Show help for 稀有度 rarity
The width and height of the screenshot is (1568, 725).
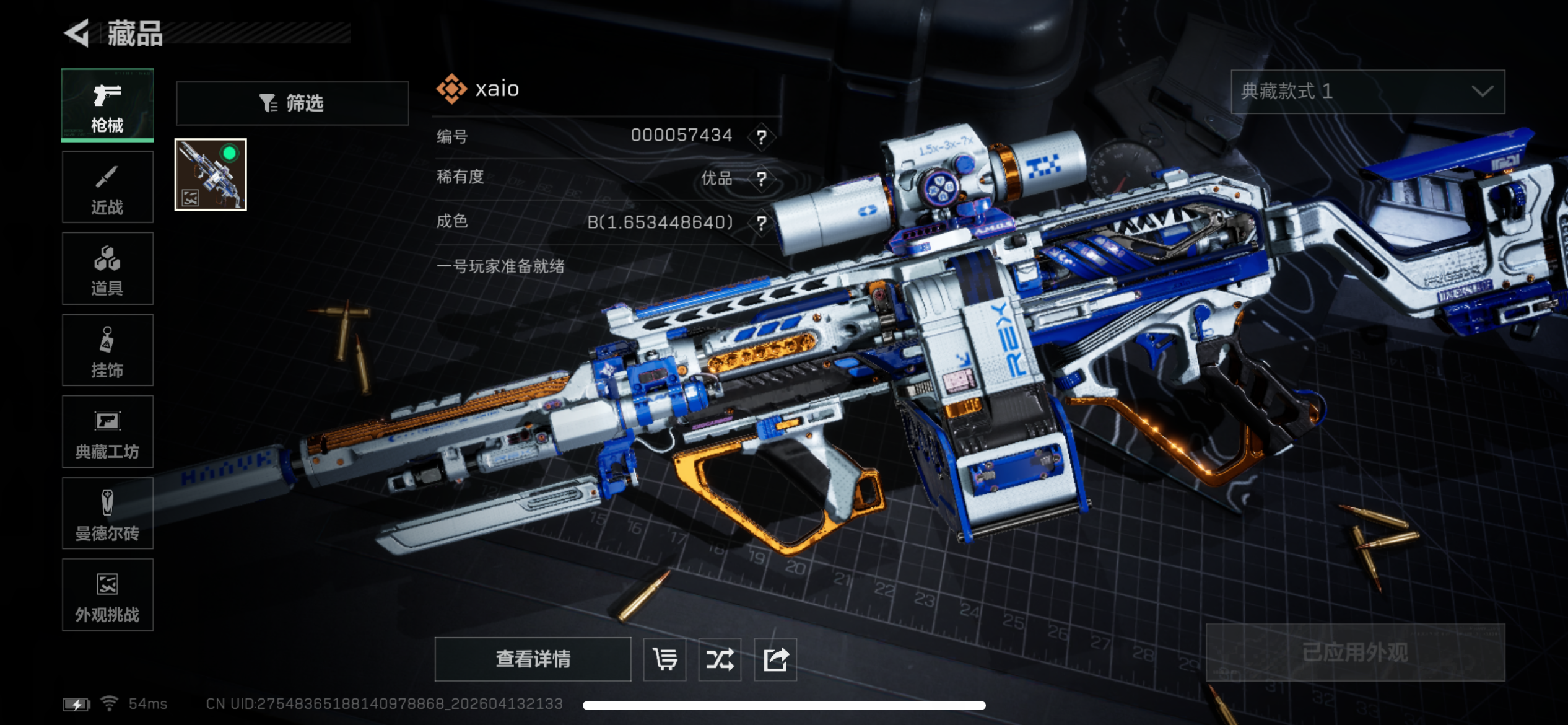762,178
